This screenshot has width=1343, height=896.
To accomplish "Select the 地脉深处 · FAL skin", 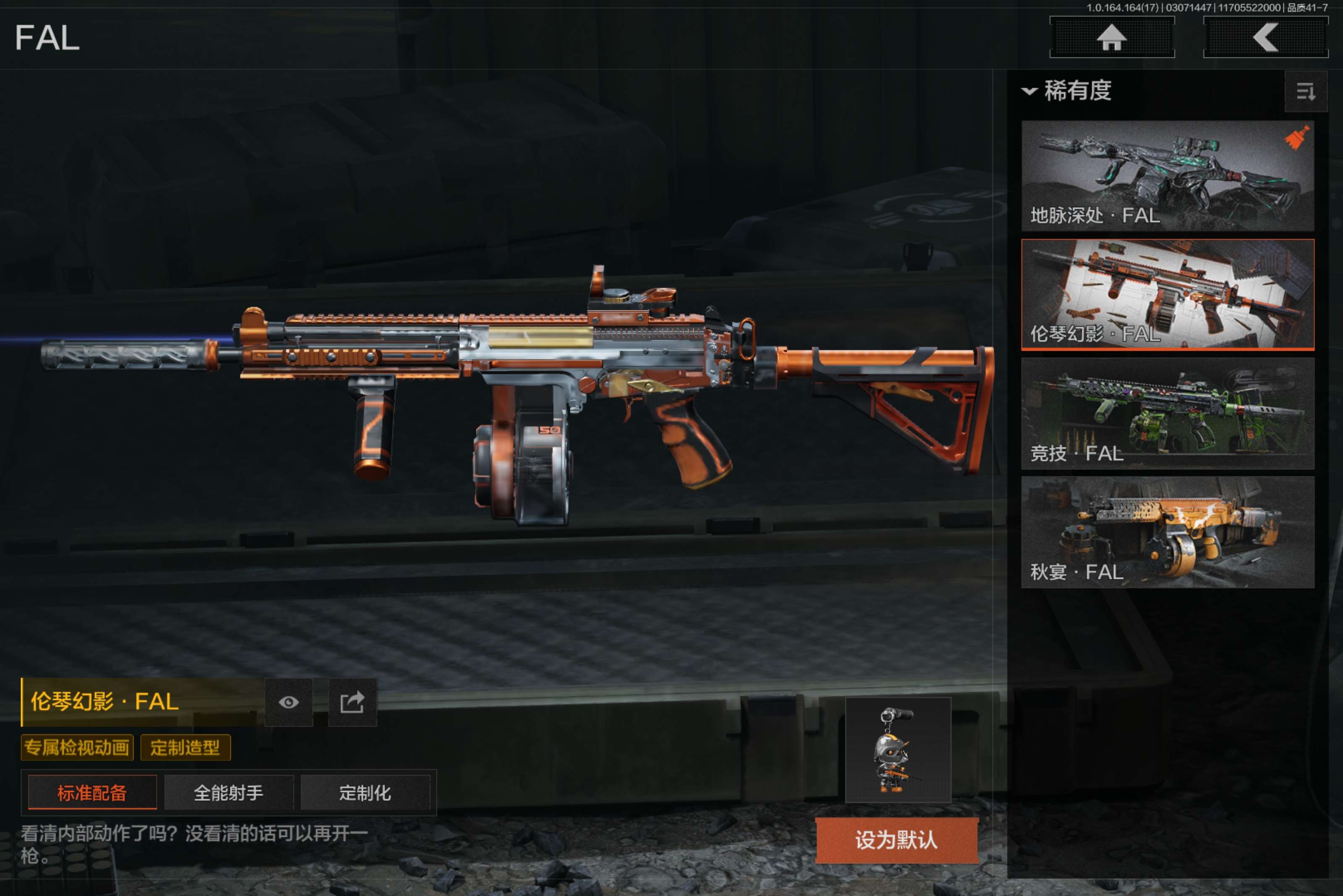I will pyautogui.click(x=1167, y=175).
